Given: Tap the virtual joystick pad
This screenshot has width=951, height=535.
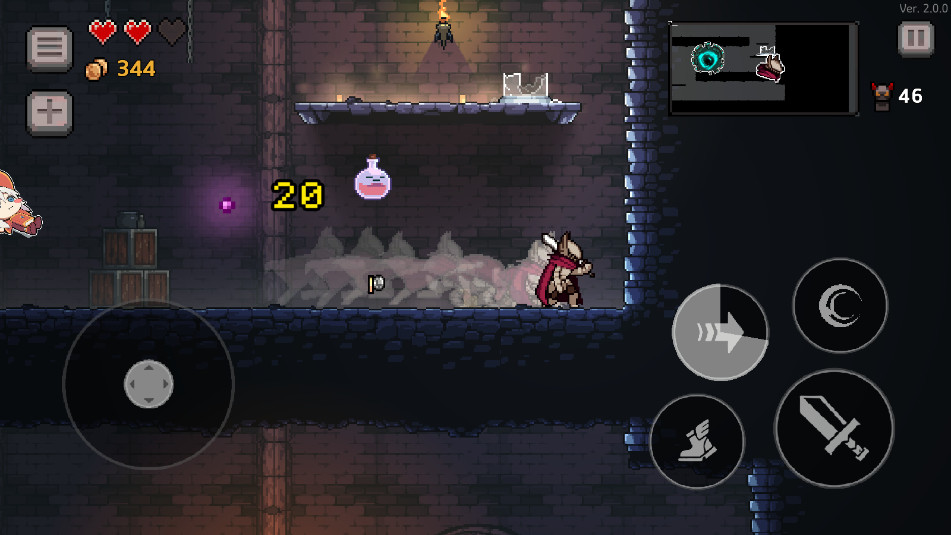Looking at the screenshot, I should pos(148,384).
